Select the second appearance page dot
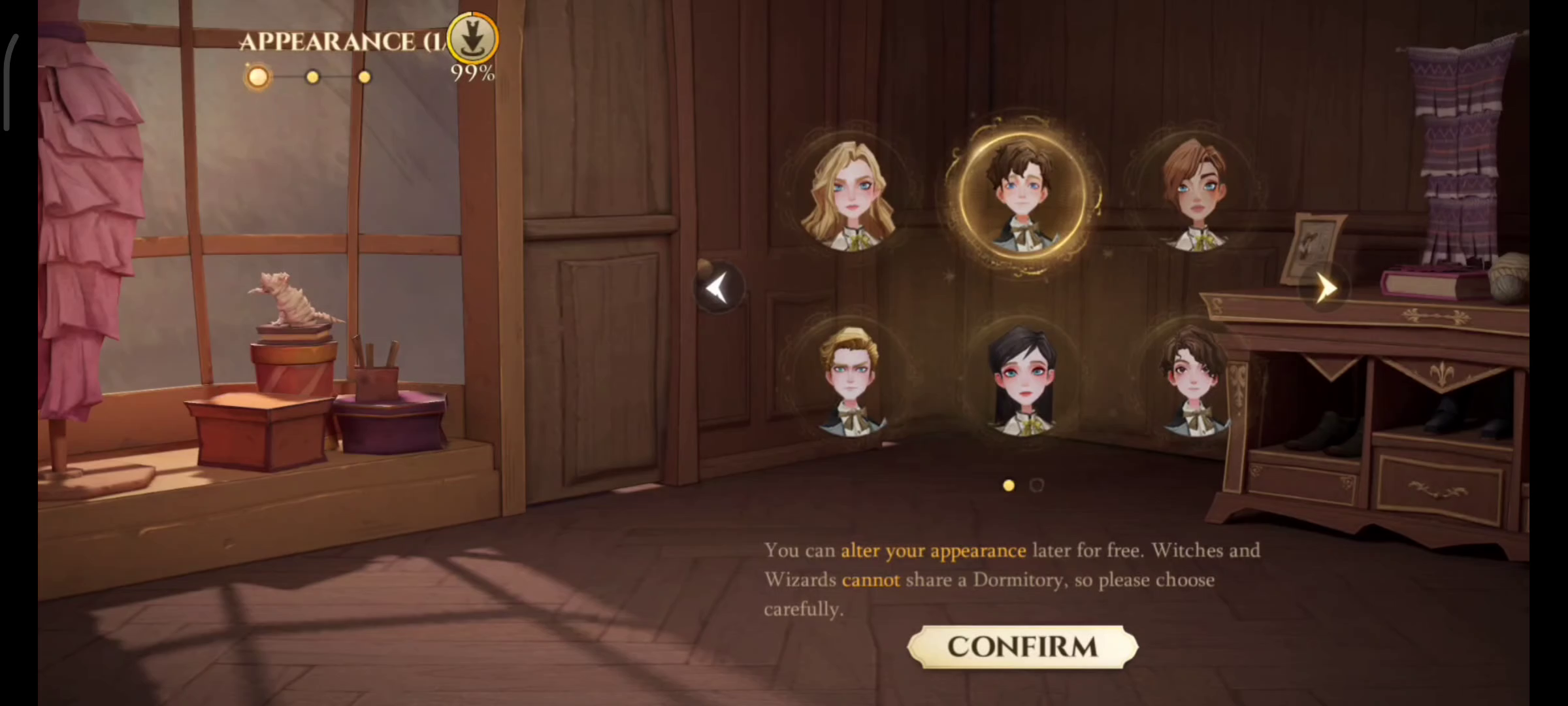Viewport: 1568px width, 706px height. click(x=1037, y=485)
